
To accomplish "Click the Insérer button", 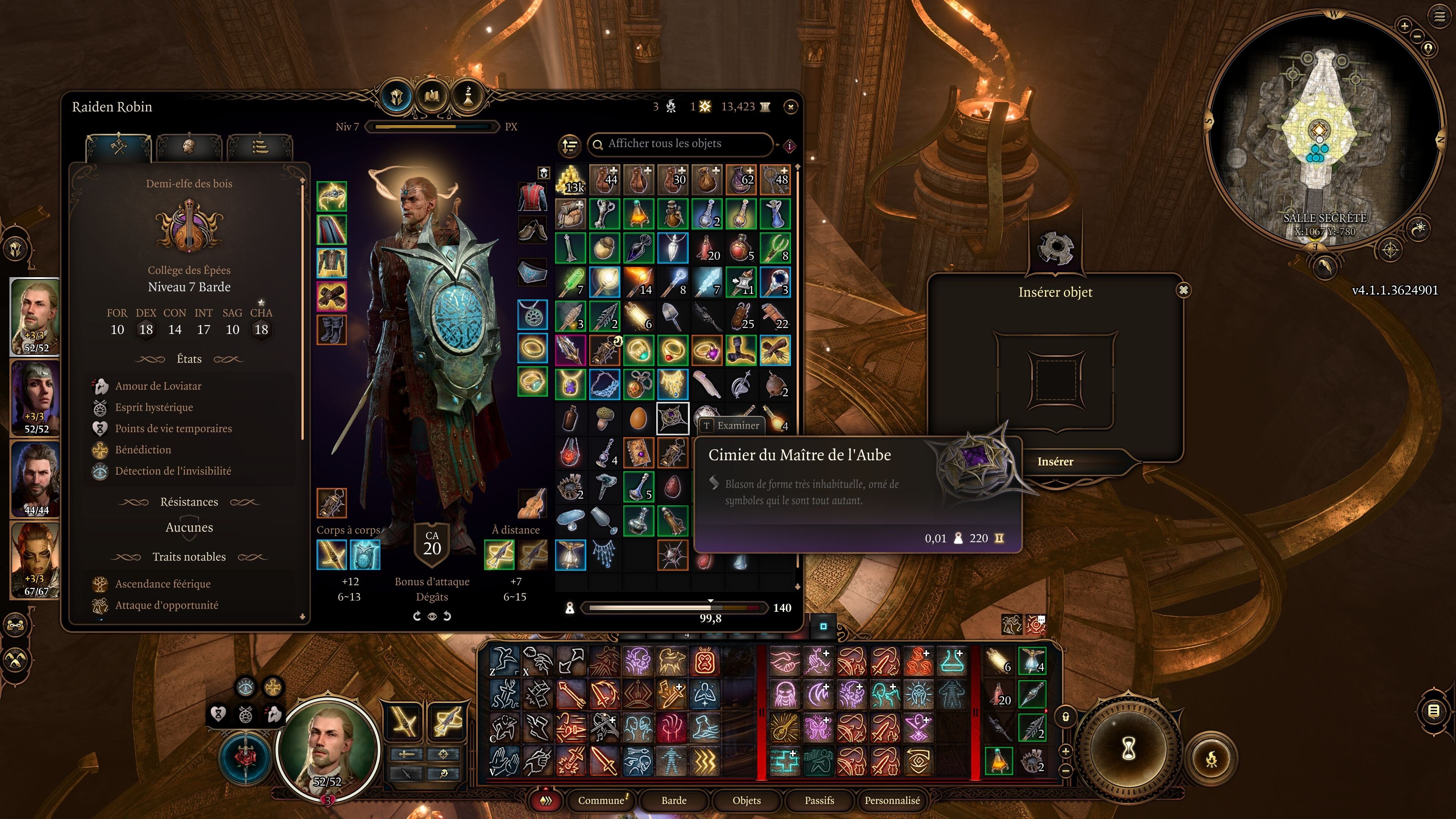I will coord(1055,462).
